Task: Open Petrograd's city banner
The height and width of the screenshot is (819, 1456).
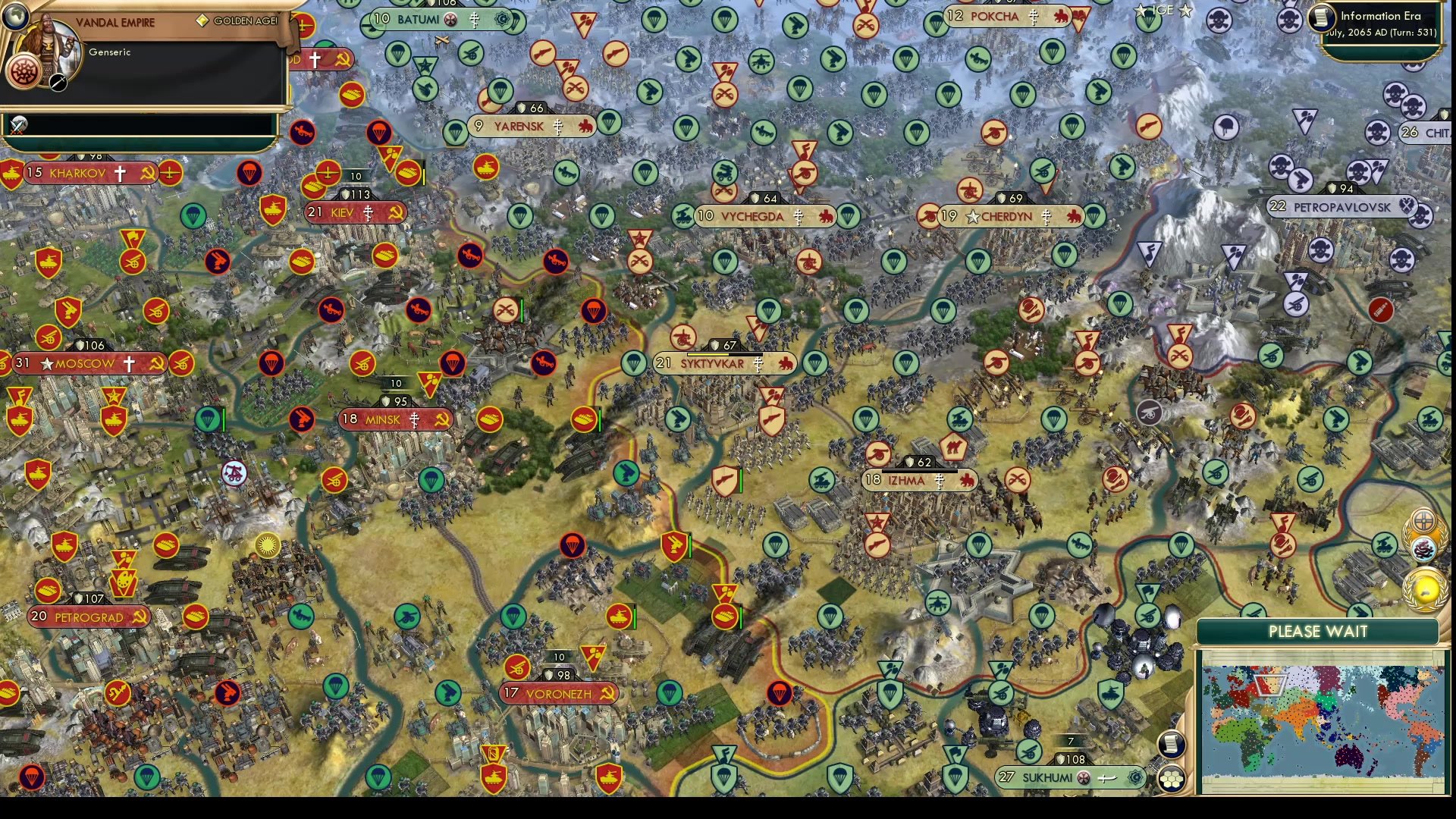Action: tap(85, 617)
